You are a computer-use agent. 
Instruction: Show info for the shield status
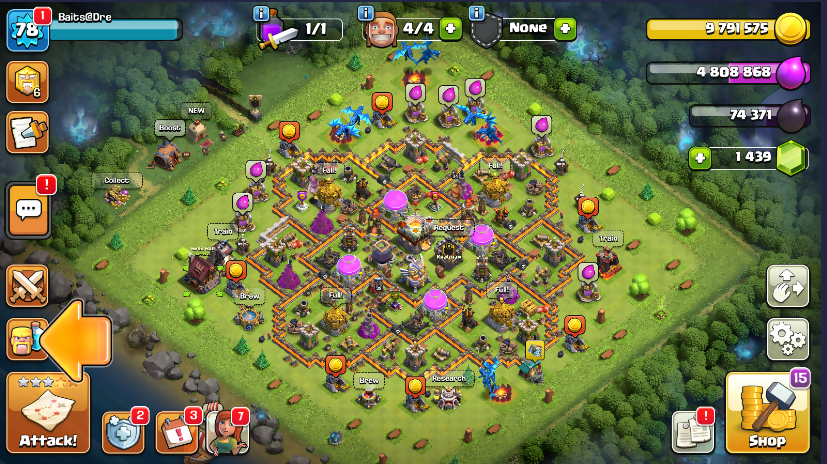pyautogui.click(x=477, y=13)
